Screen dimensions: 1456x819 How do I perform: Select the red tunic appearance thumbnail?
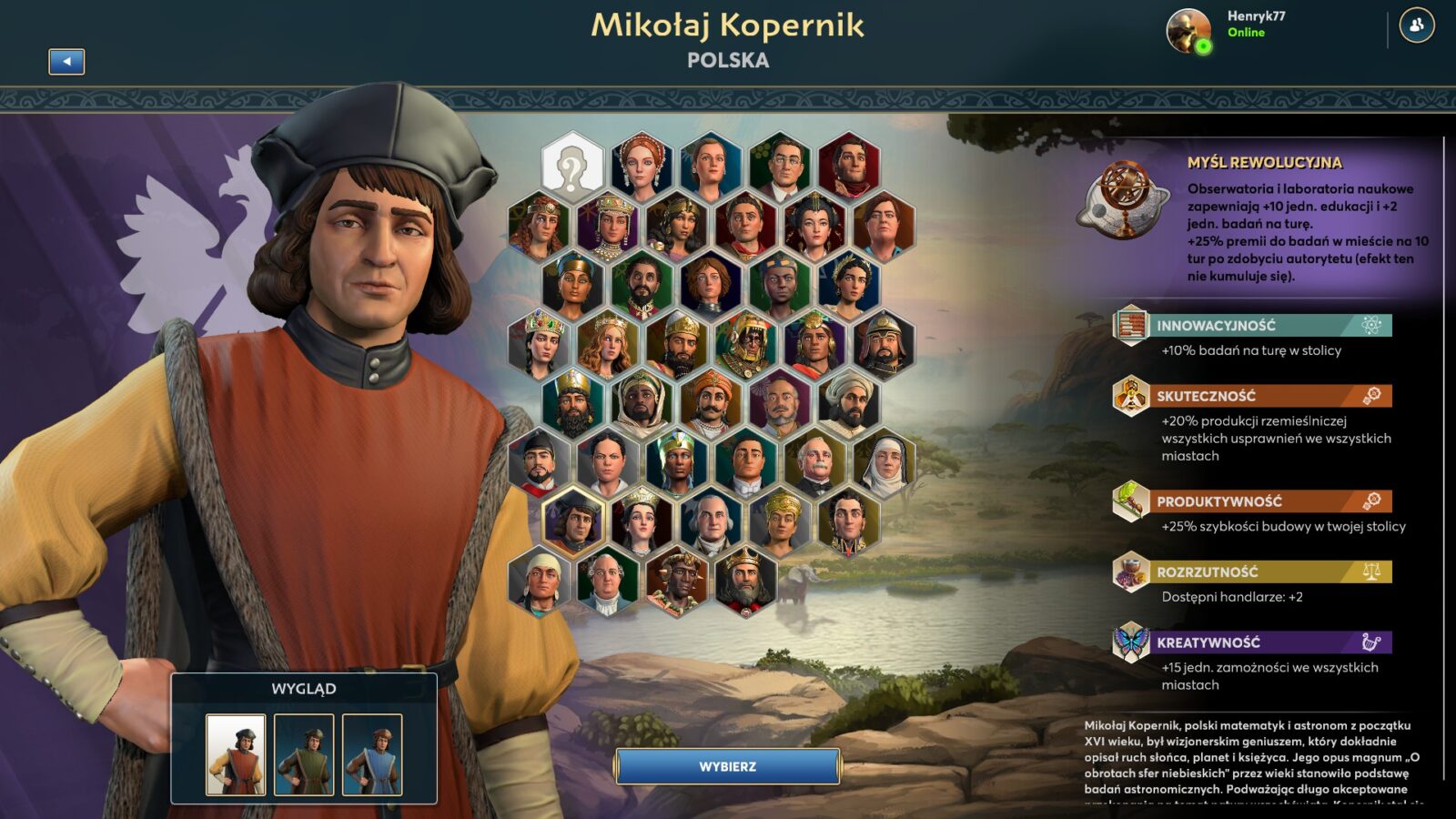[236, 754]
